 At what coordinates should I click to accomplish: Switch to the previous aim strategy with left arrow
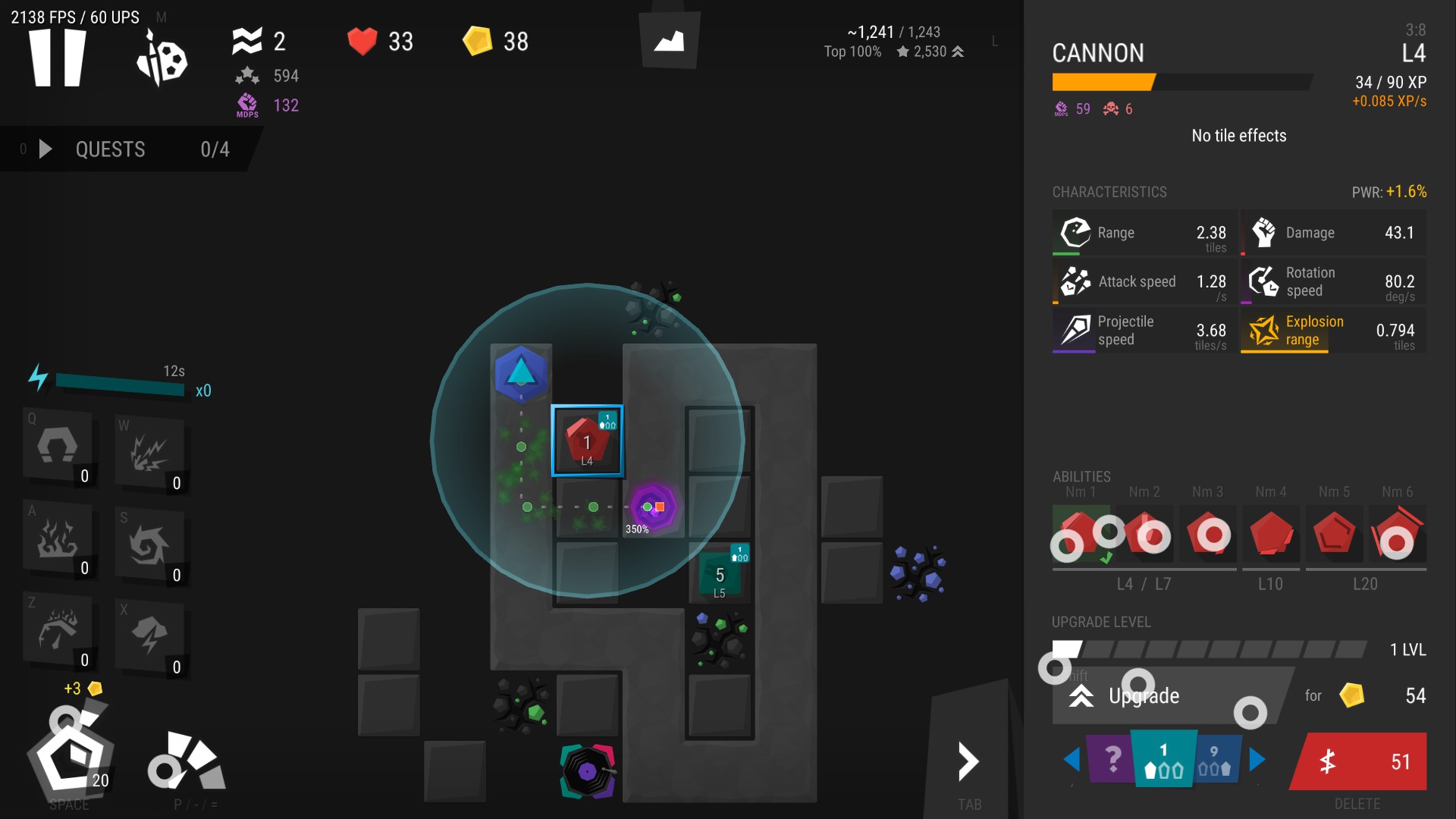1072,759
